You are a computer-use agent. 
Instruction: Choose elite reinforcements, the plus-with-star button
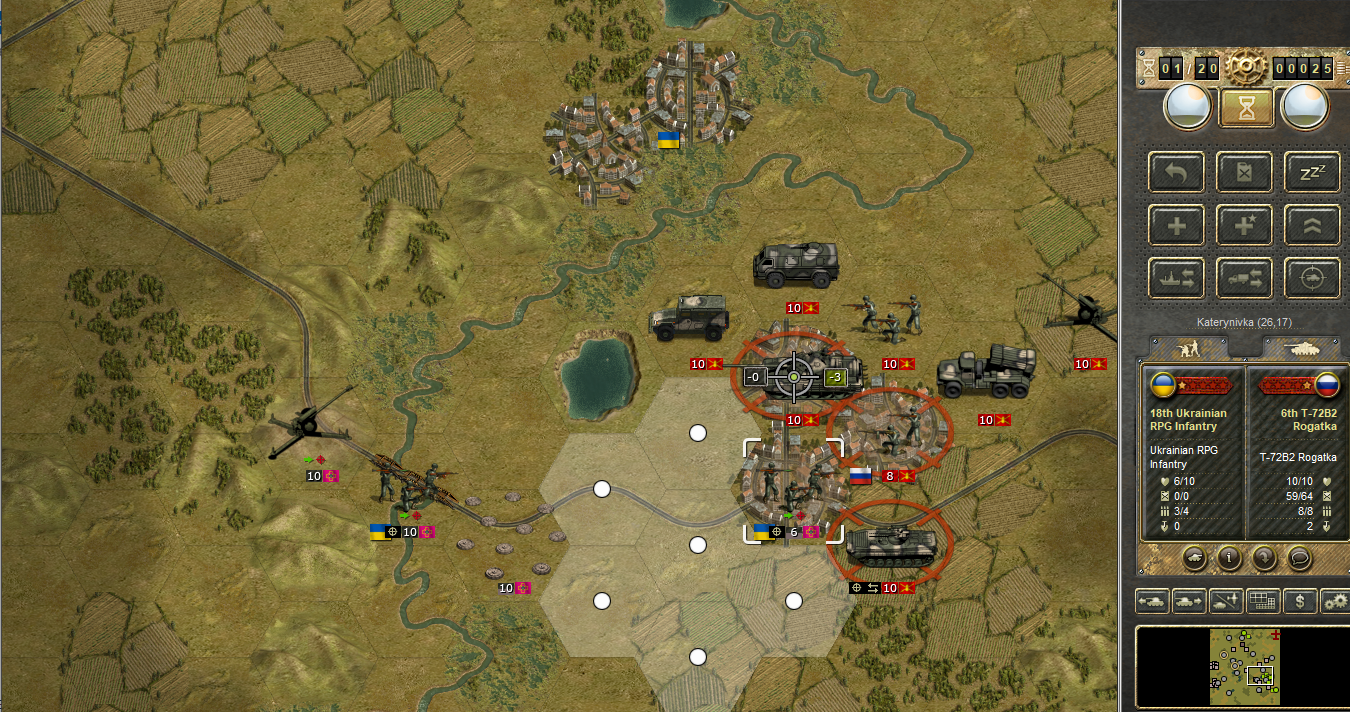pos(1245,225)
